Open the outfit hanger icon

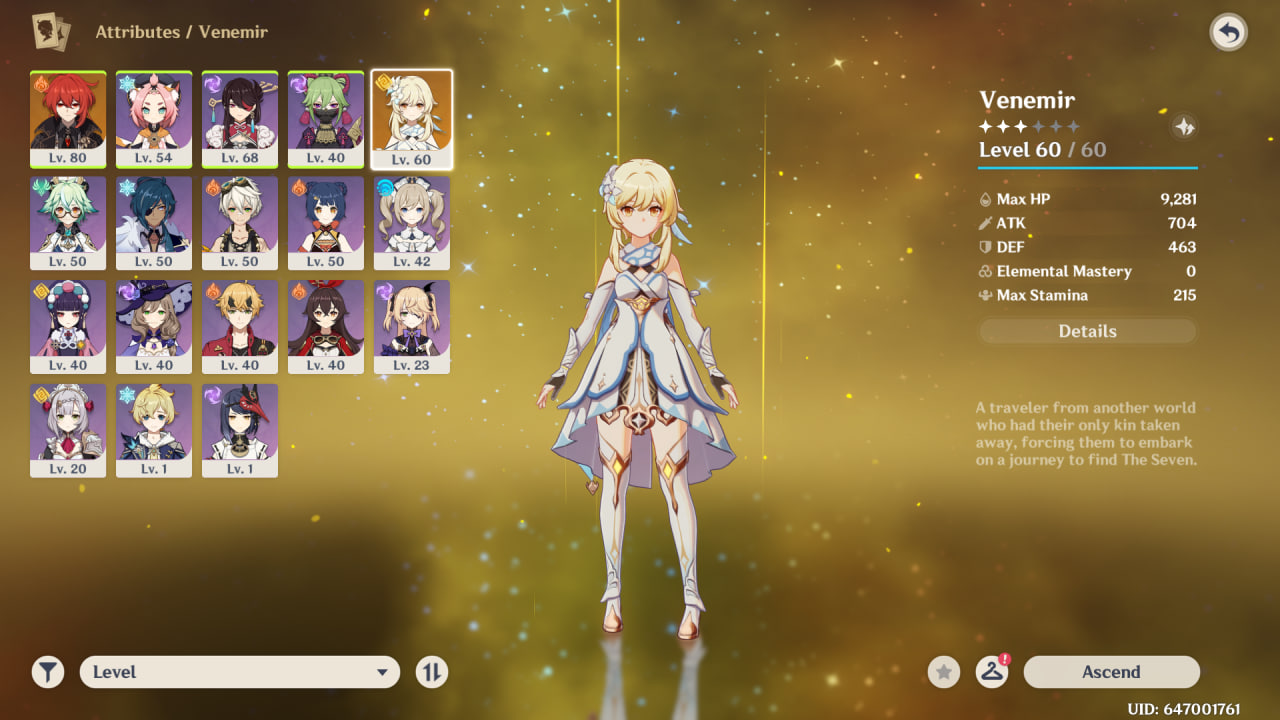[x=991, y=672]
